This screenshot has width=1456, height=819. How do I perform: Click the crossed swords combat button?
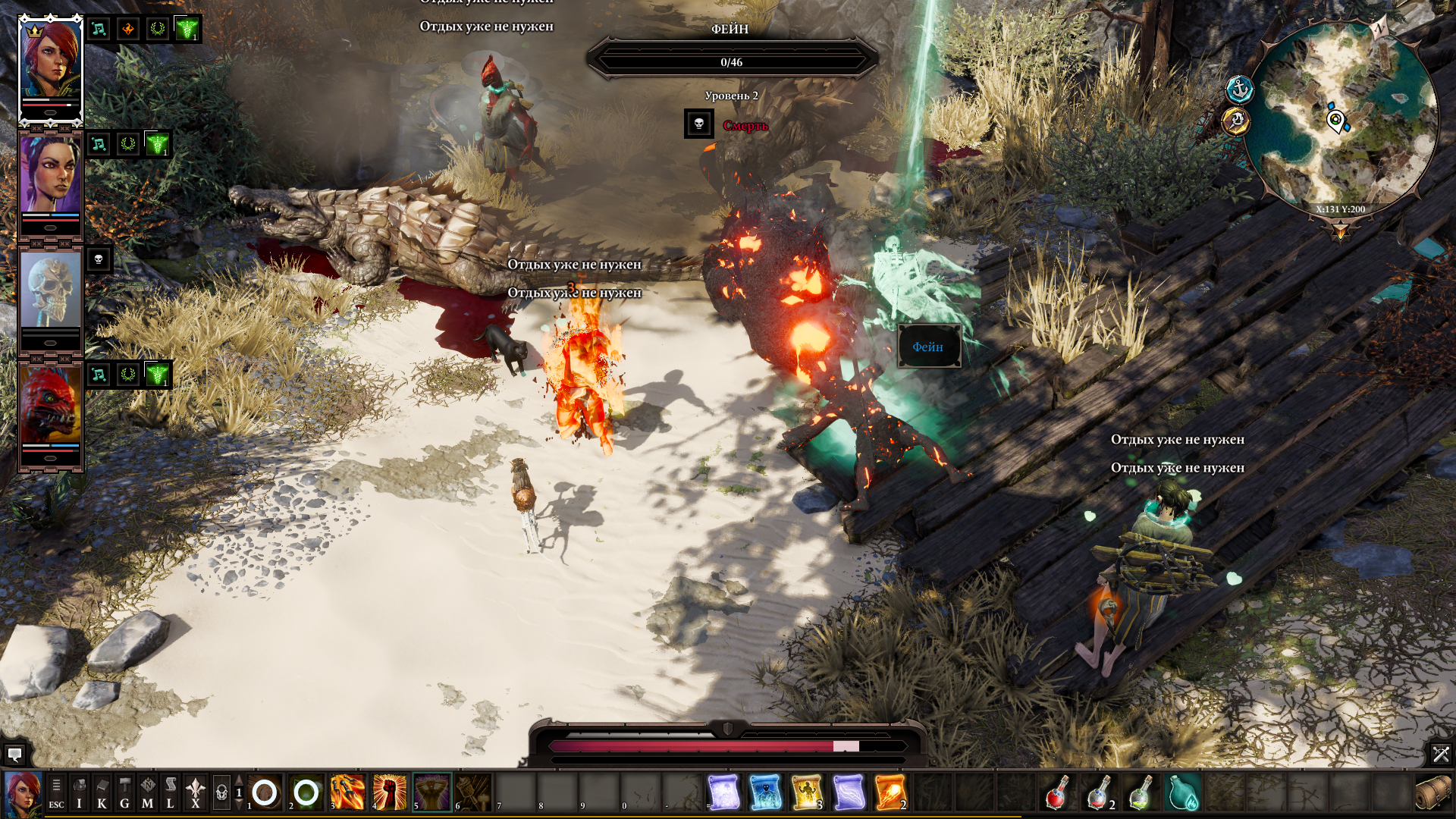click(x=1441, y=754)
